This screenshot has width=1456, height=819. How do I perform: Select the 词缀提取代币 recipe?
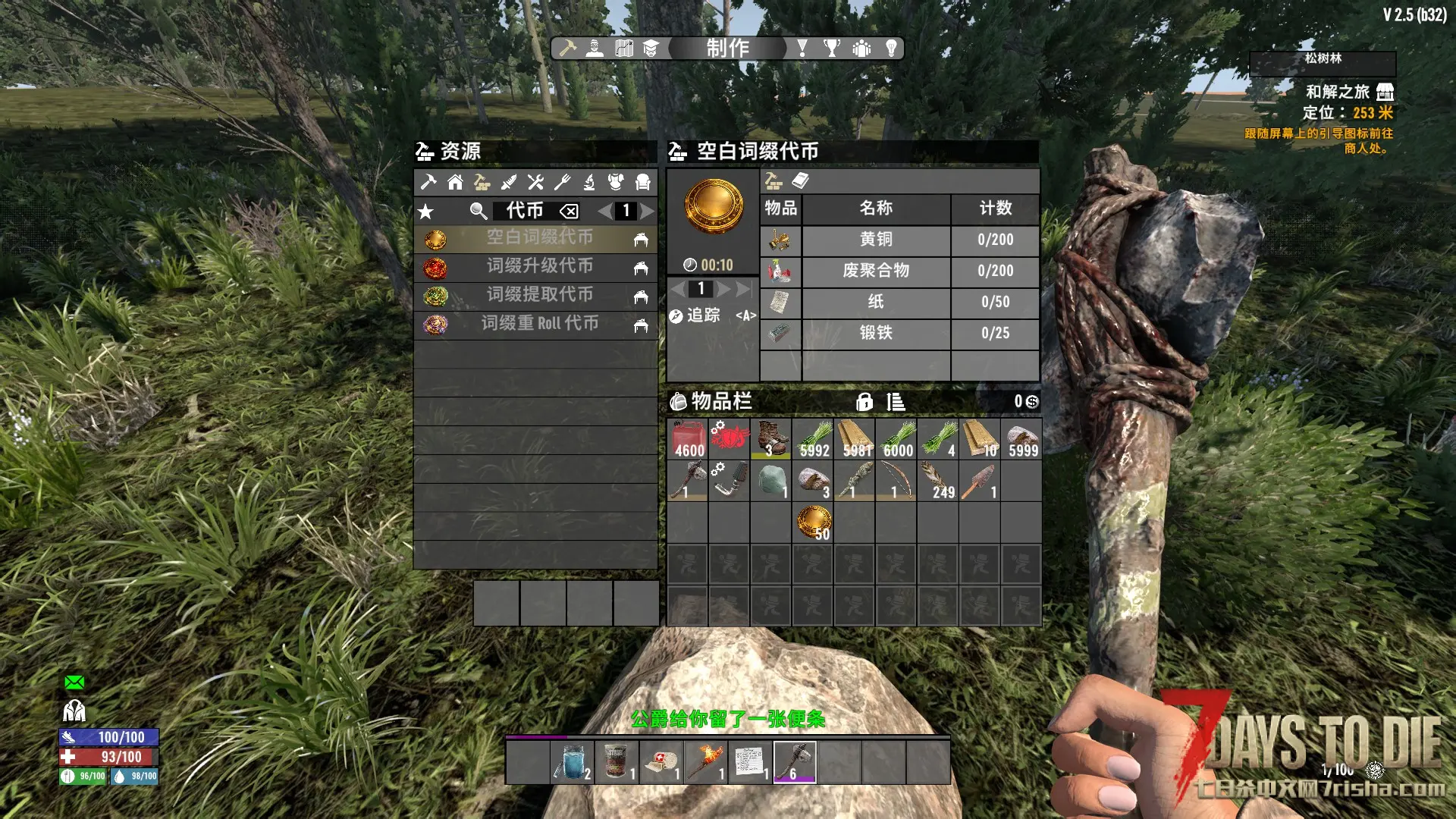[538, 296]
